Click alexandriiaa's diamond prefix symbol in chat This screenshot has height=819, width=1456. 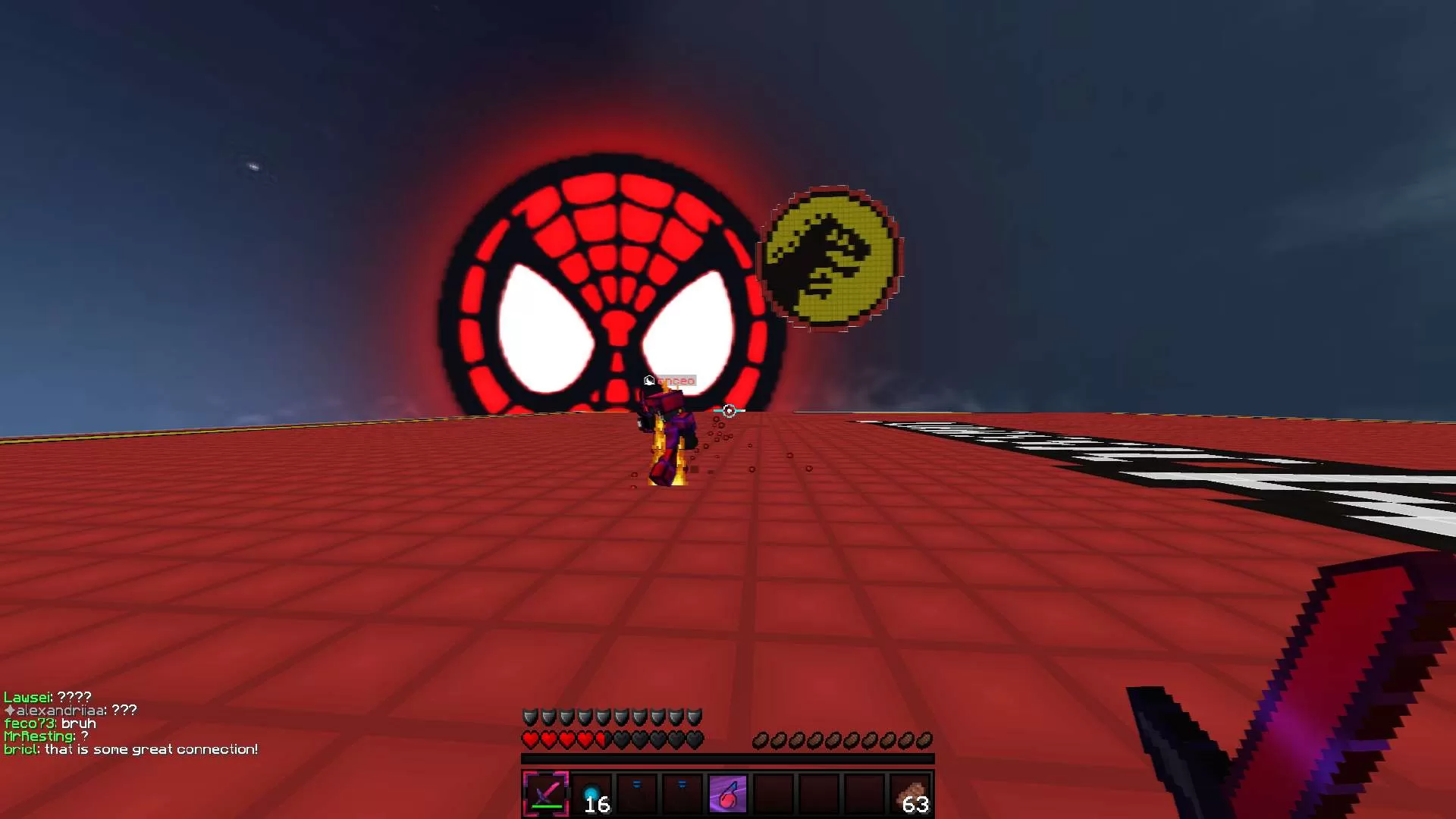click(10, 711)
